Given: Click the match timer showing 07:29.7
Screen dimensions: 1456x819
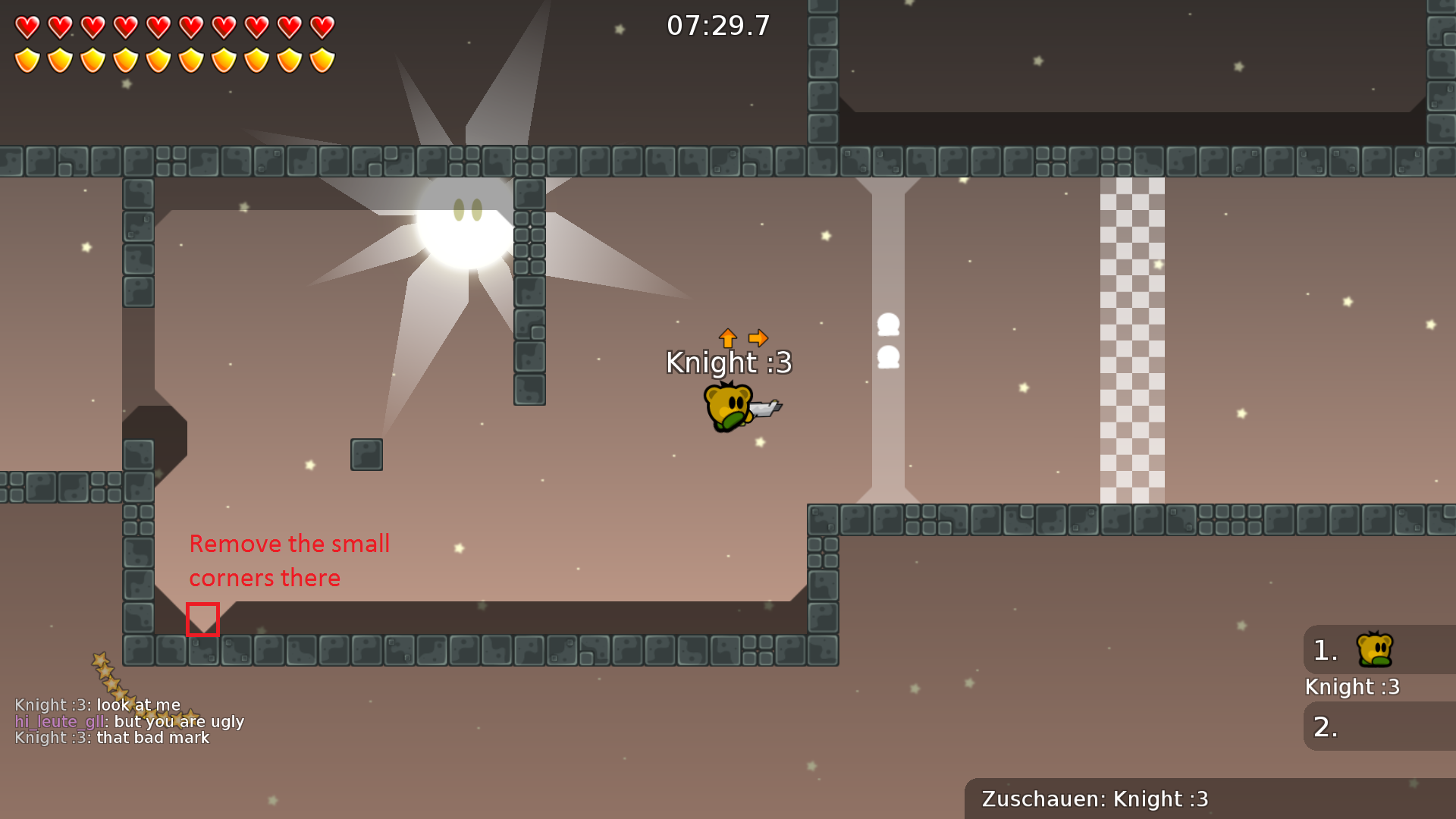Looking at the screenshot, I should coord(717,25).
